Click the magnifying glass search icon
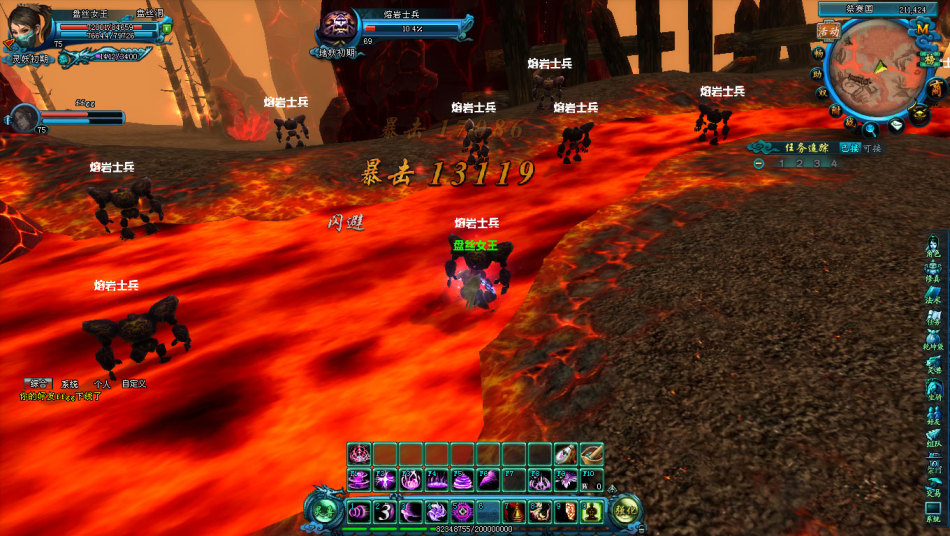The width and height of the screenshot is (950, 536). tap(871, 128)
